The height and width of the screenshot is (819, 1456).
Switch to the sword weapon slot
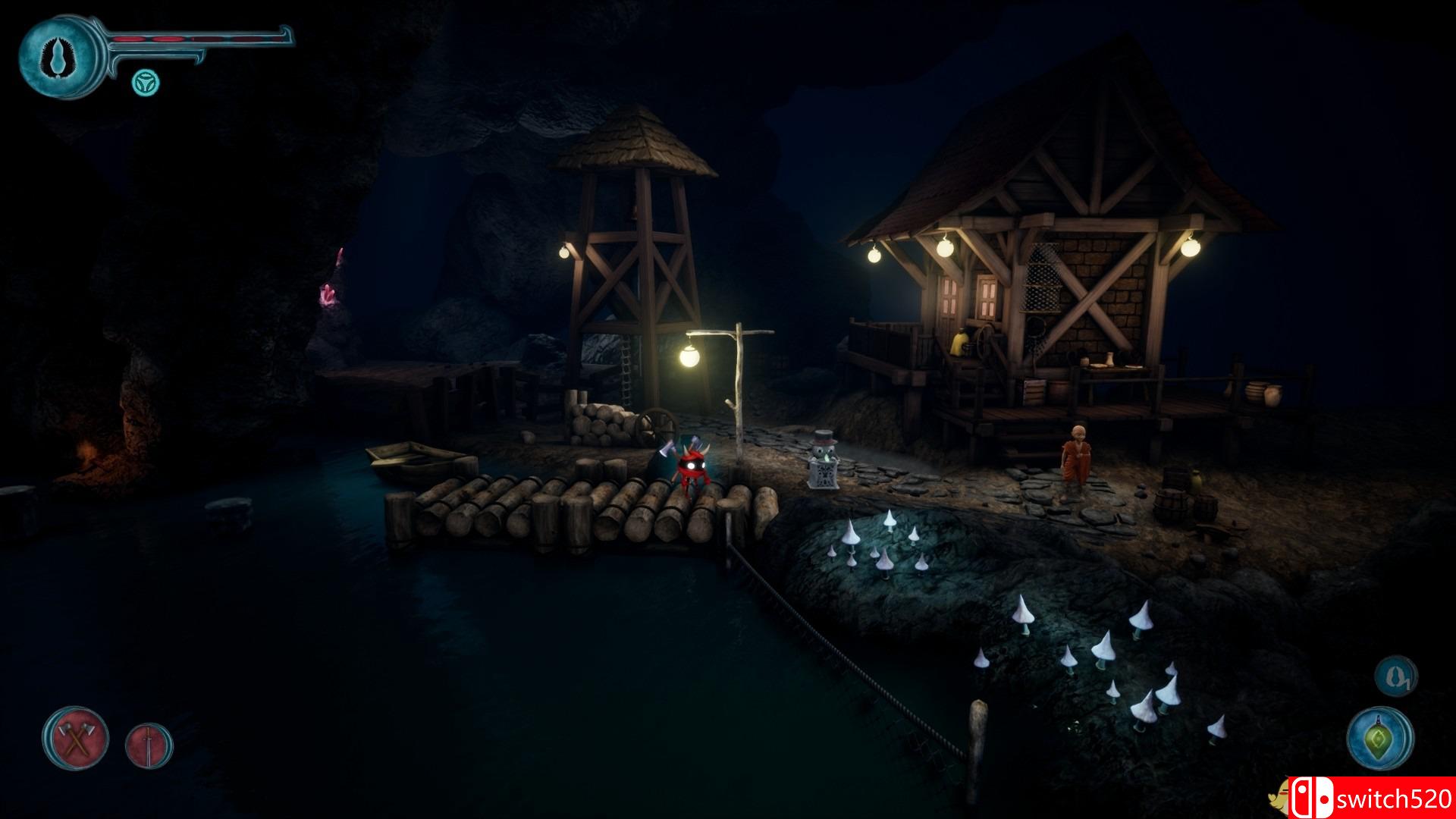(149, 744)
